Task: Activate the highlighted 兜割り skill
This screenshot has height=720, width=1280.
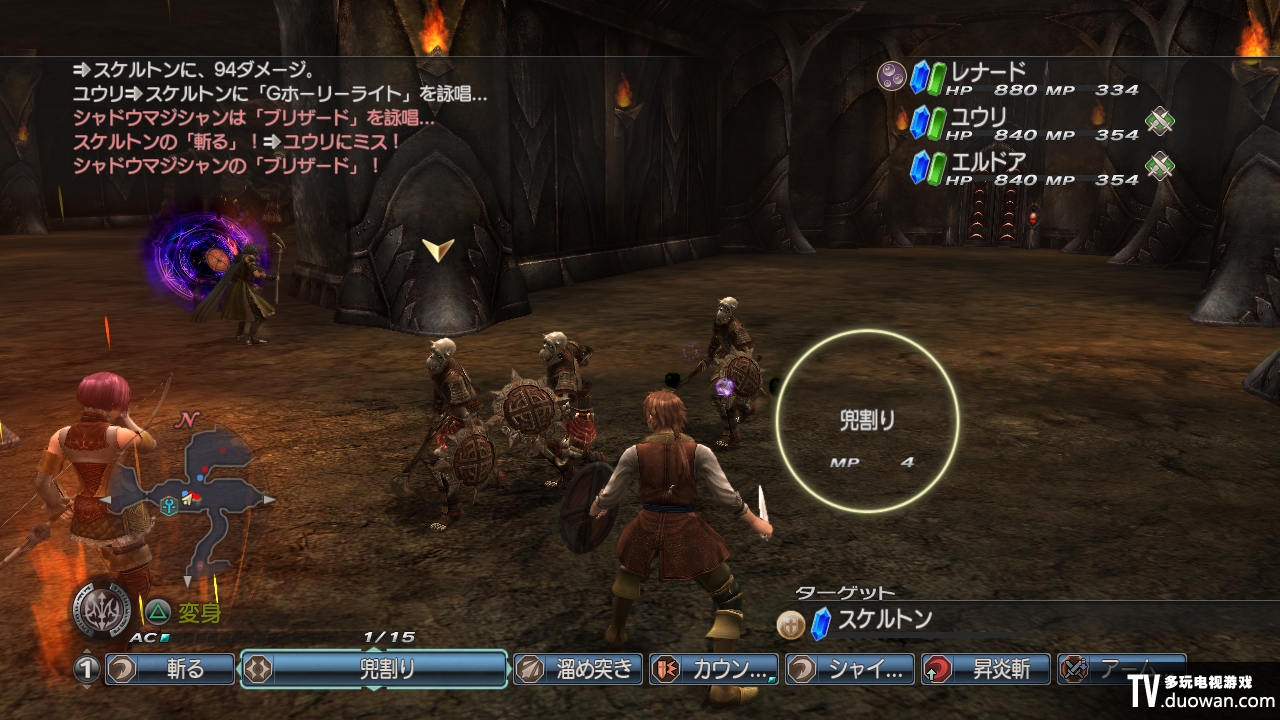Action: pos(374,669)
